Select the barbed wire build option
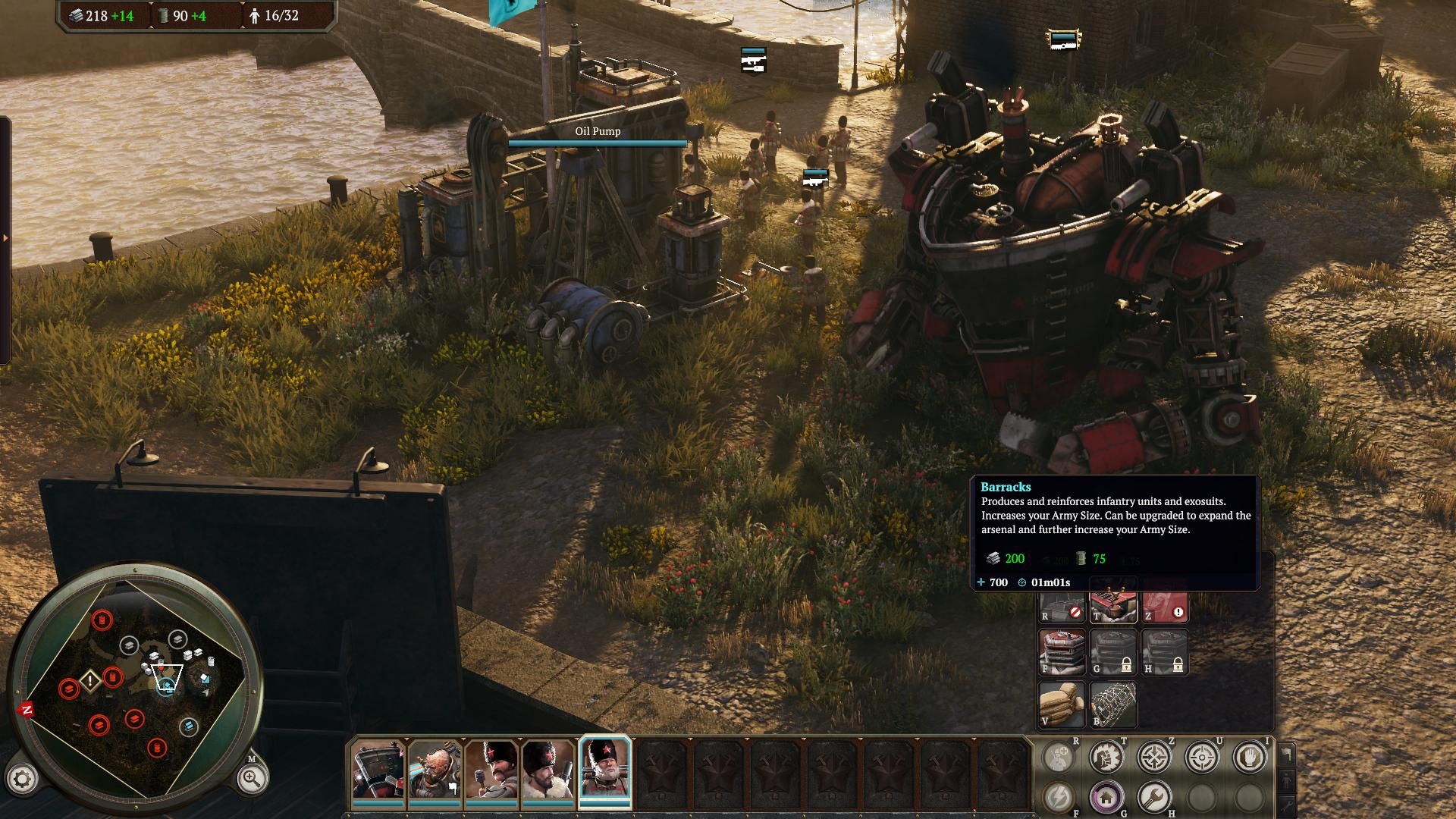 point(1113,704)
